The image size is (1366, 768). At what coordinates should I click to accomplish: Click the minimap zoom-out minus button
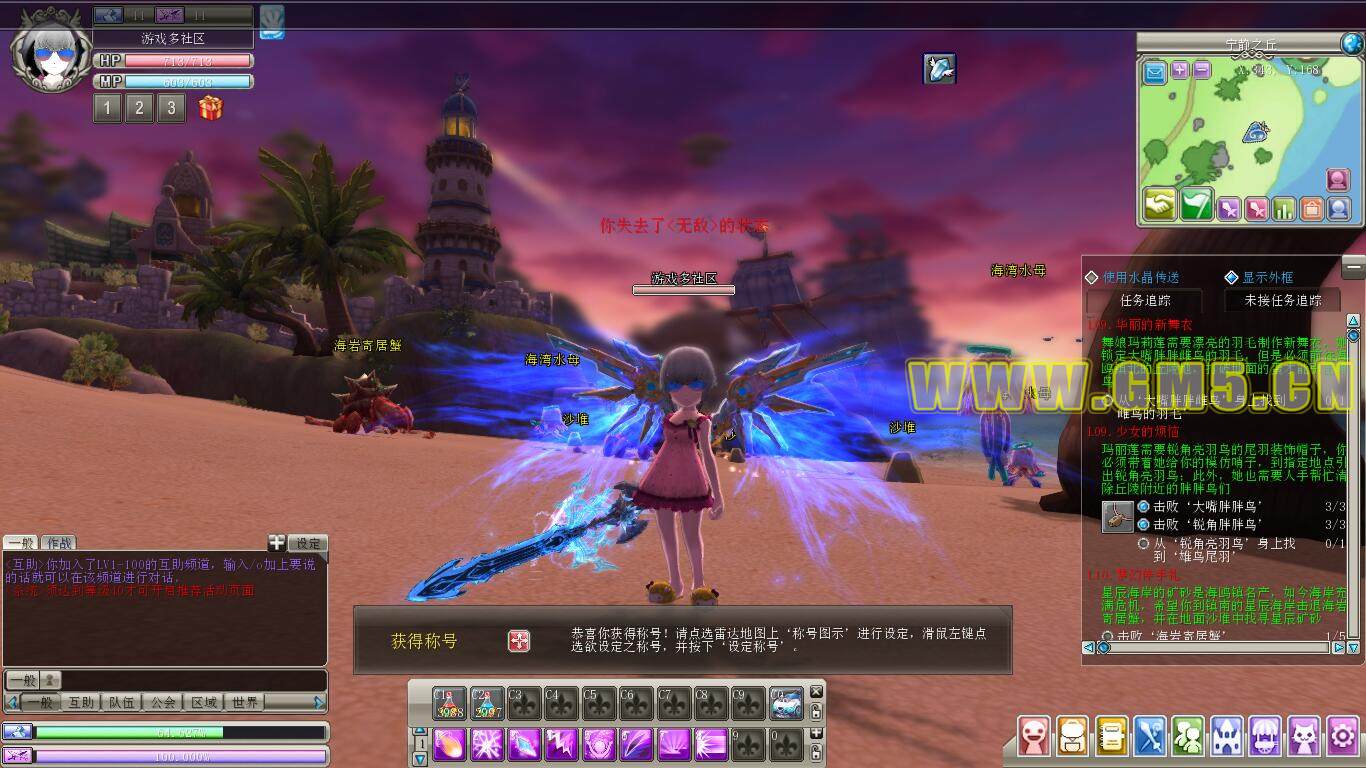pyautogui.click(x=1202, y=70)
